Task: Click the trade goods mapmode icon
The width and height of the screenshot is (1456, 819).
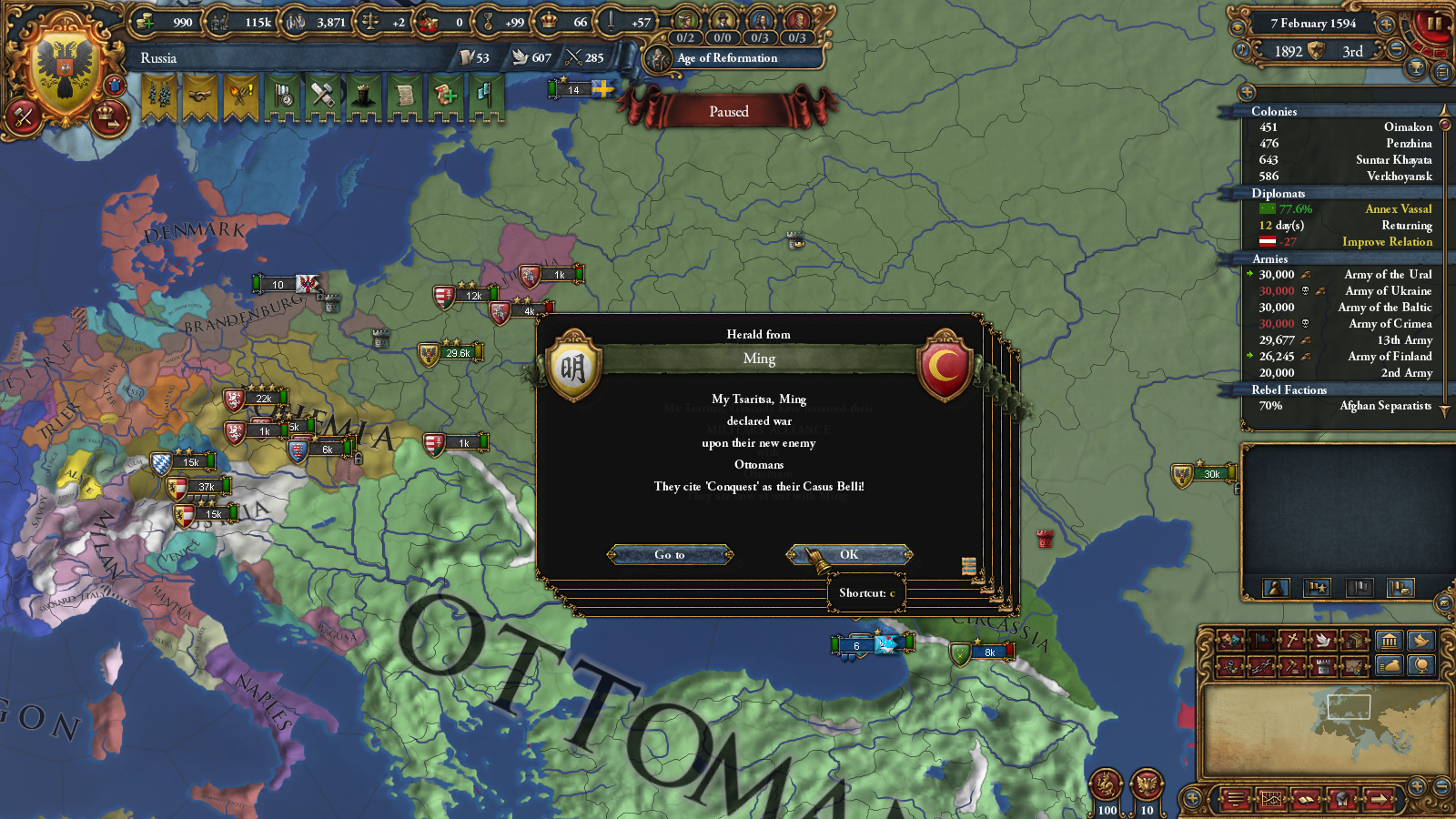Action: (1353, 640)
